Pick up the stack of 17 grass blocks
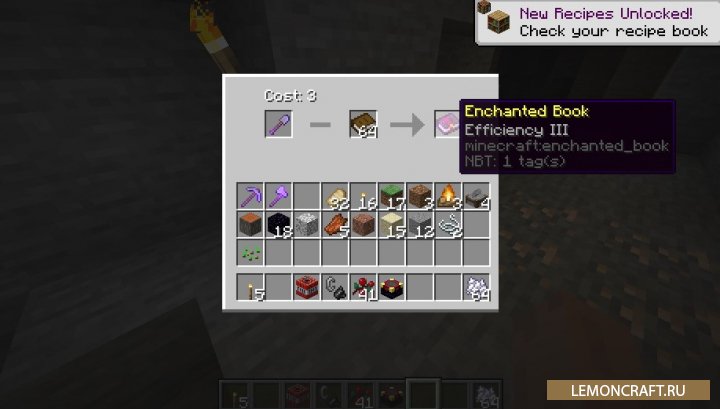 [x=391, y=195]
